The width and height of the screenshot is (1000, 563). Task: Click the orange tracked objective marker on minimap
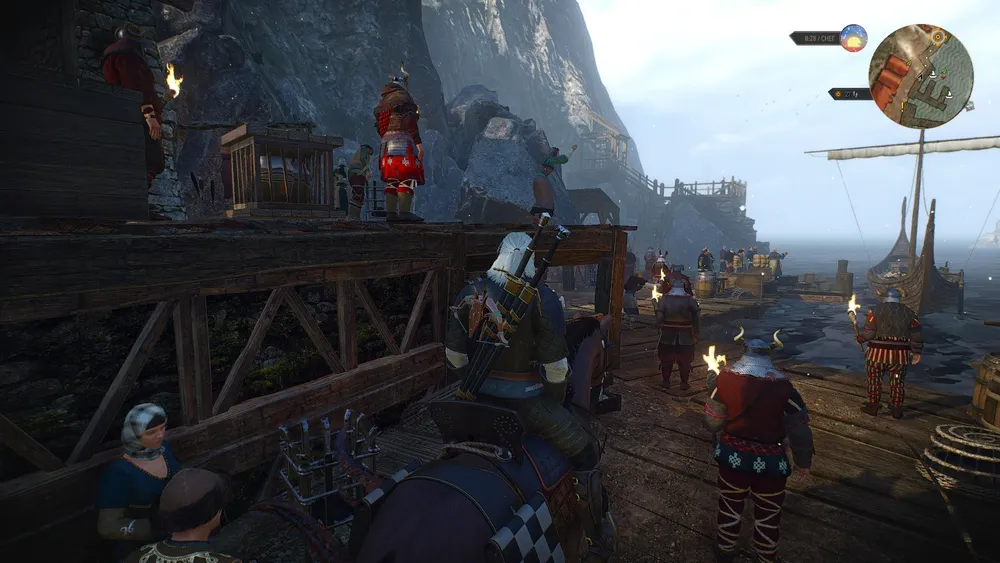[x=938, y=37]
